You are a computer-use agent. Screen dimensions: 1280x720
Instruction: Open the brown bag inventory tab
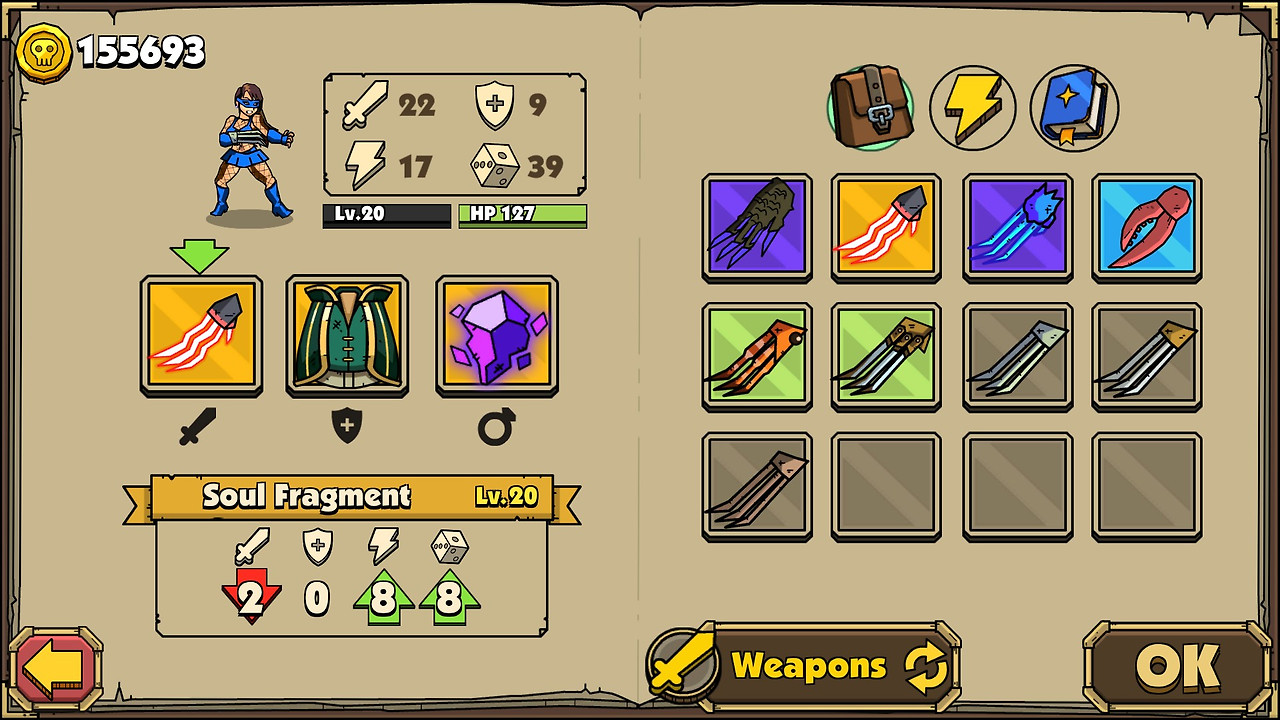click(x=870, y=107)
